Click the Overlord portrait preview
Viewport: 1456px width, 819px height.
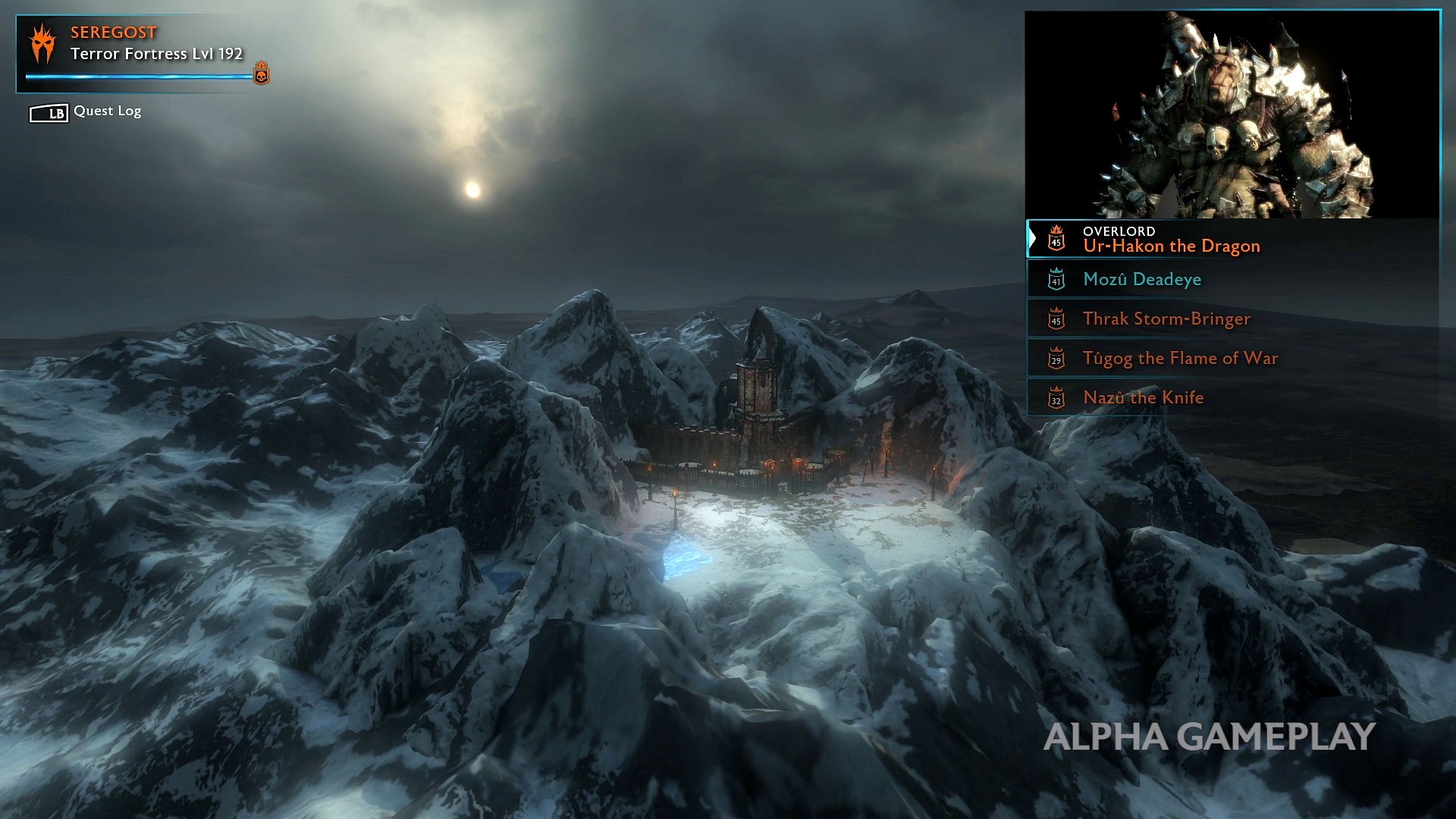1232,115
